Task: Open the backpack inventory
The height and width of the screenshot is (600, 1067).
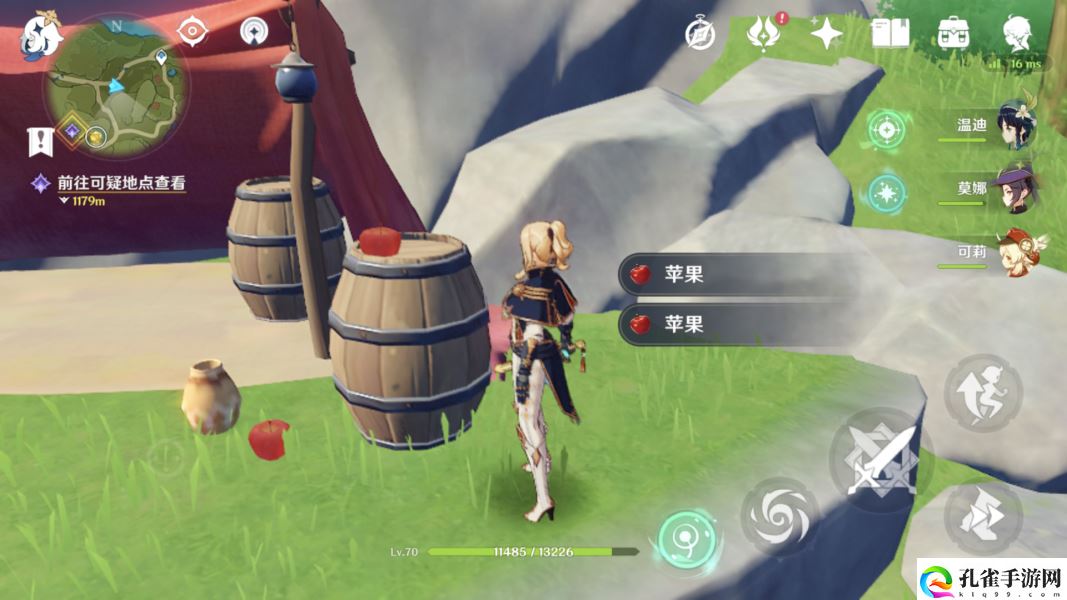Action: pos(953,33)
